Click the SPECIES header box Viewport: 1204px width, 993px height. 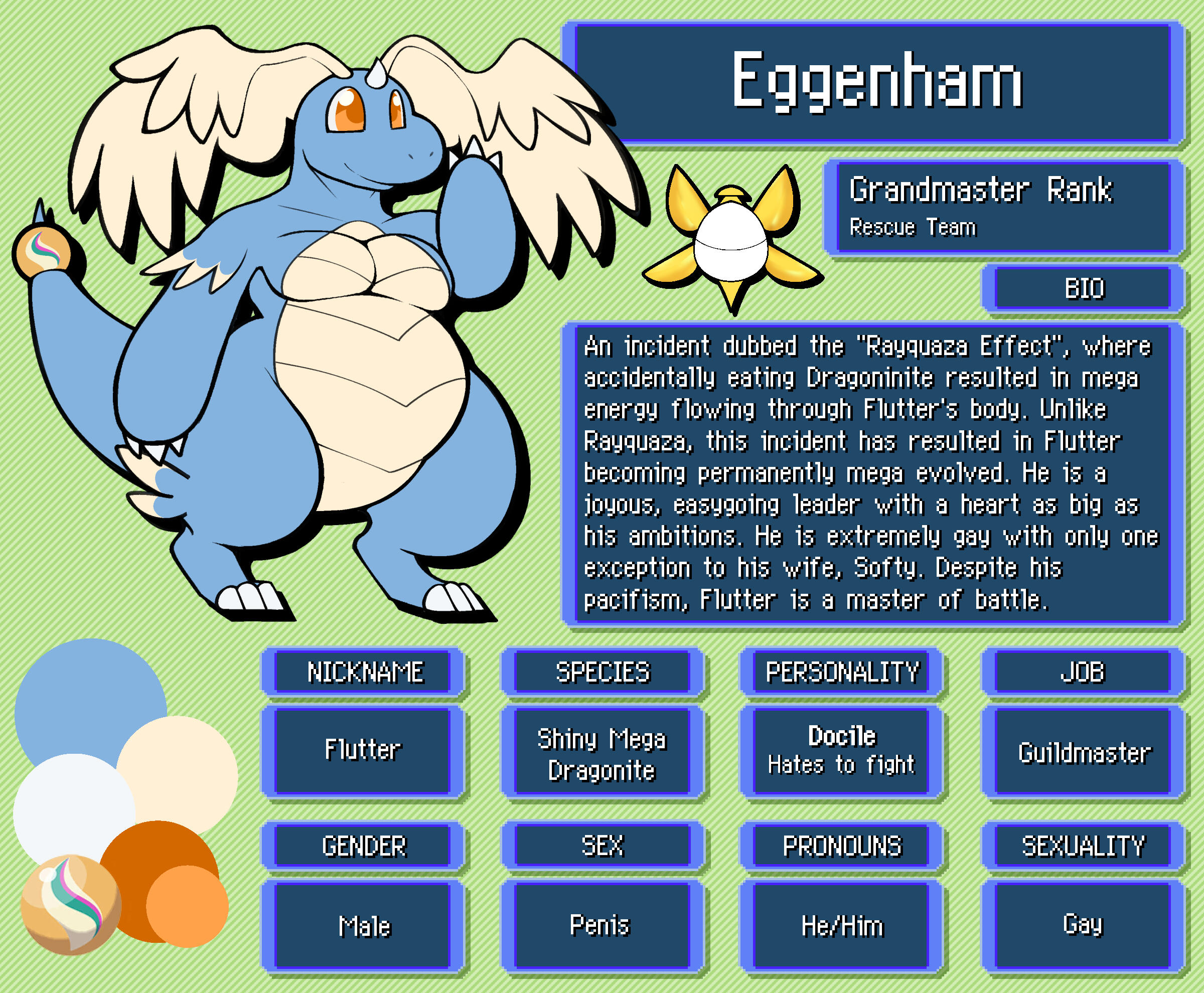(602, 672)
